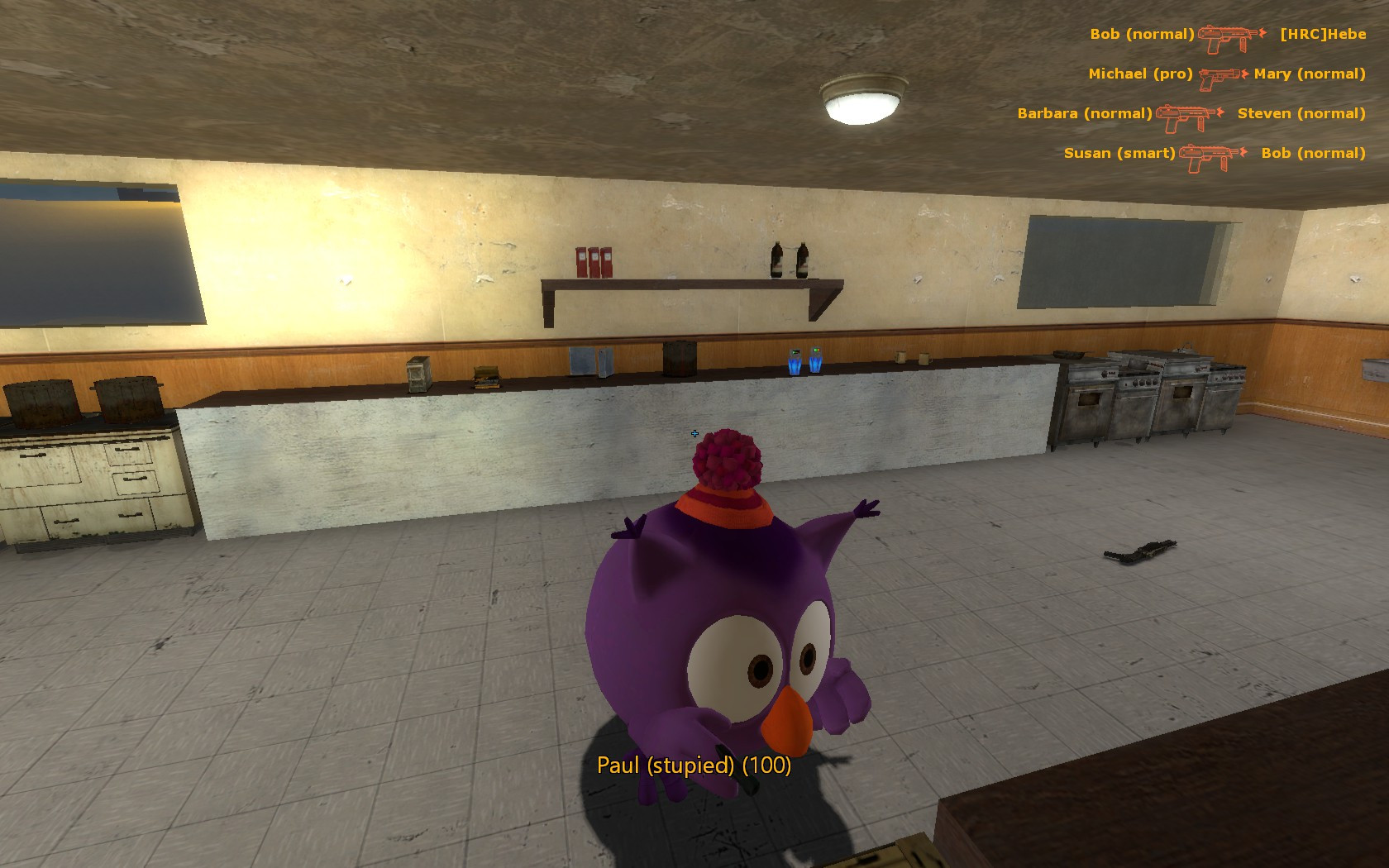The image size is (1389, 868).
Task: Select Michael (pro) in the kill feed
Action: coord(1141,74)
